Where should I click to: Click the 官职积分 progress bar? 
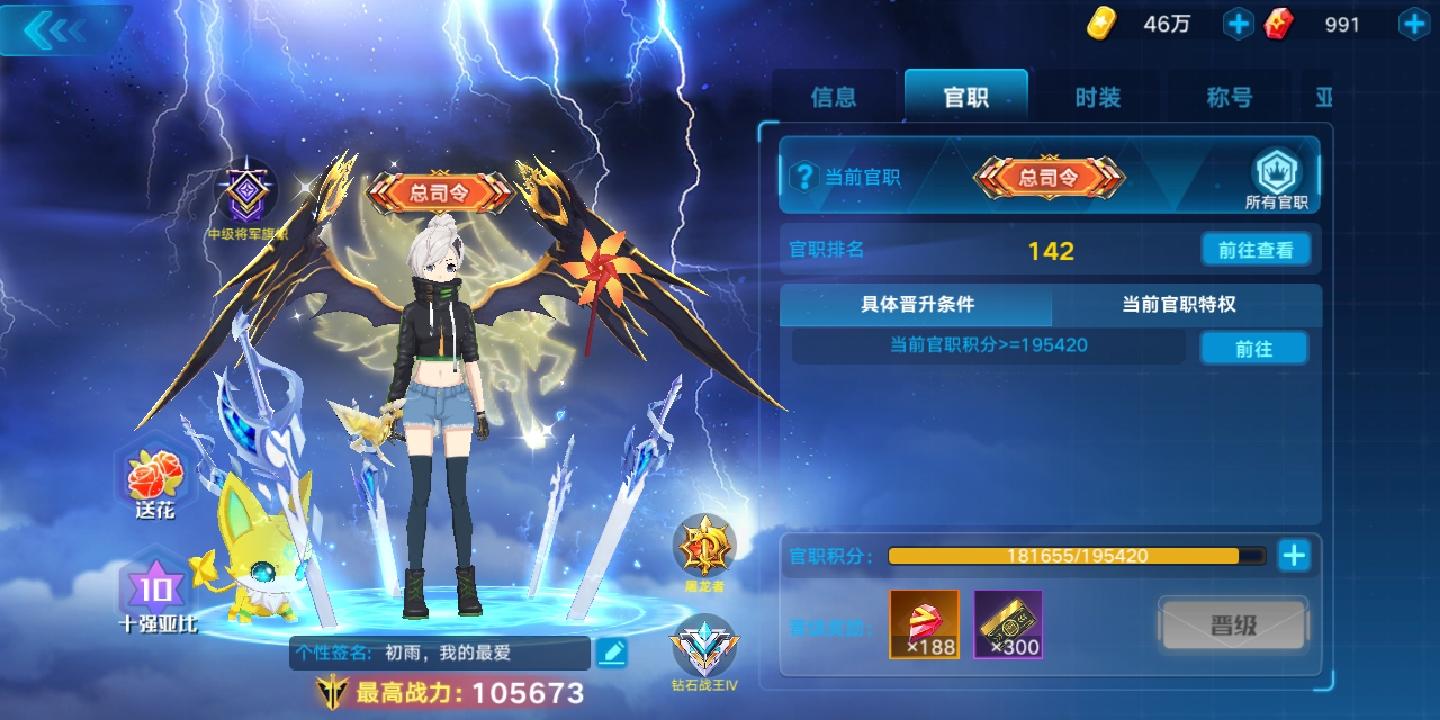click(x=1075, y=556)
